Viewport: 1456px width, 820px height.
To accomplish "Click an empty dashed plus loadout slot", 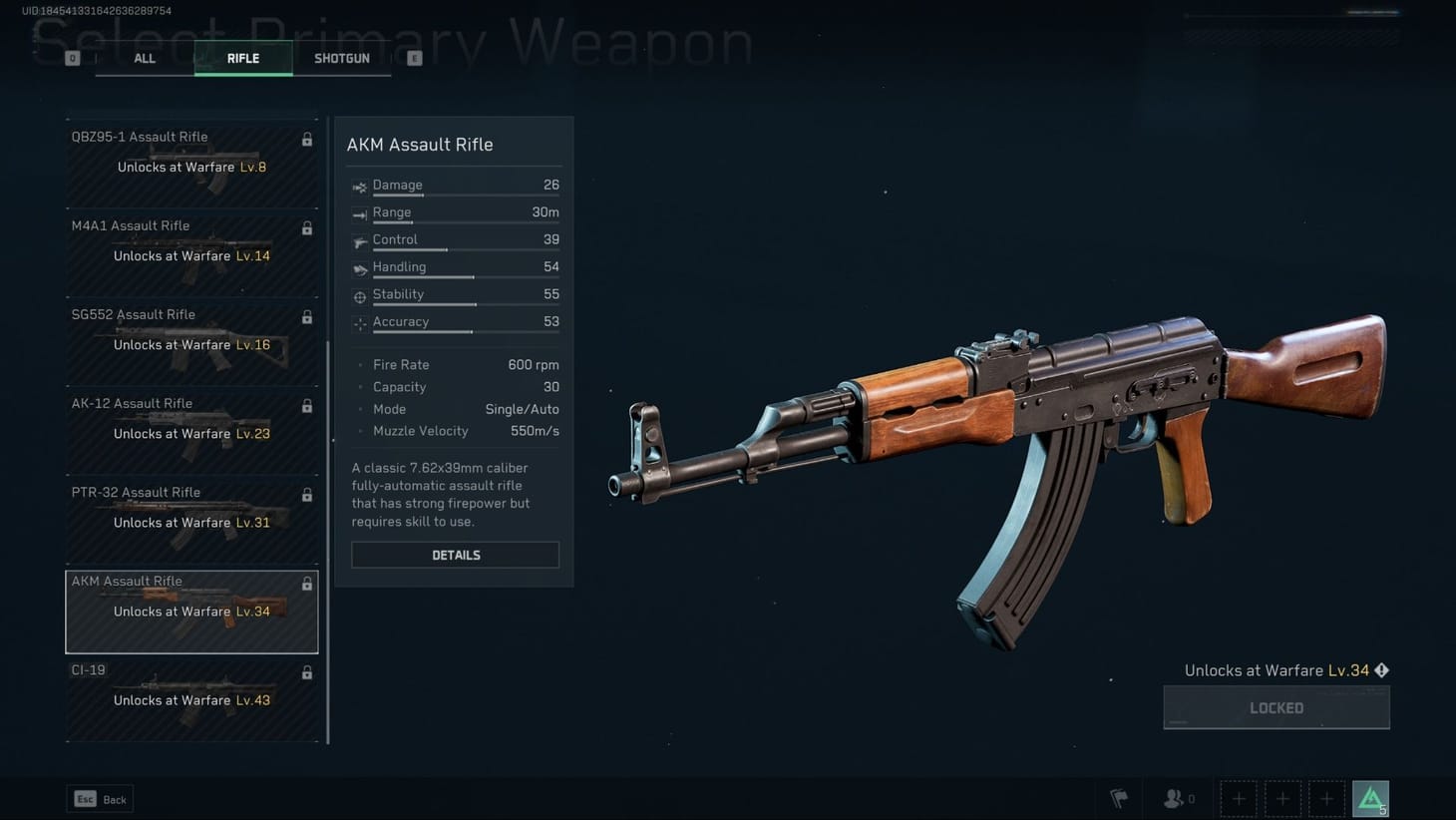I will 1239,798.
